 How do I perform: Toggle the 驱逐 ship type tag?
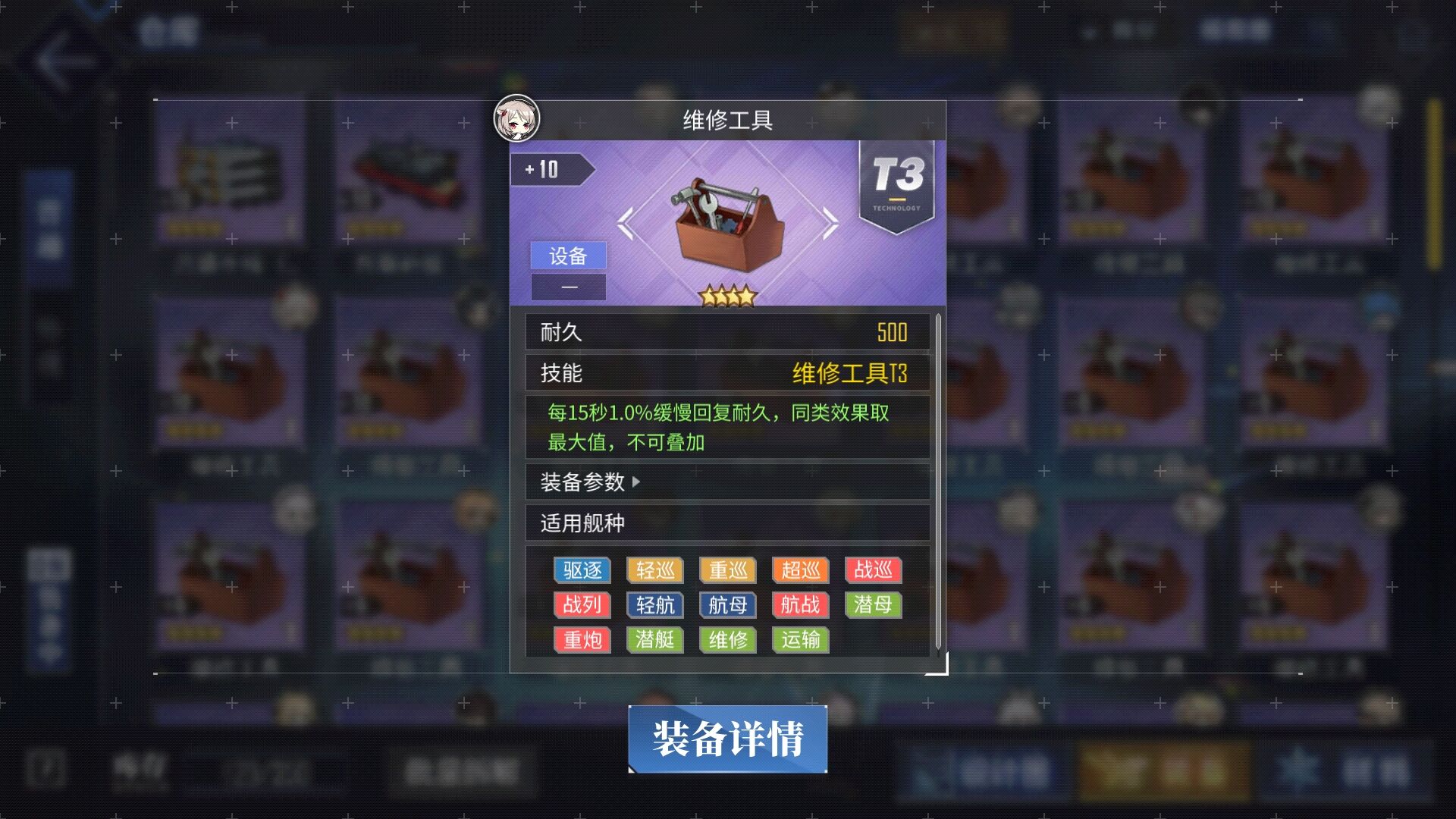582,570
